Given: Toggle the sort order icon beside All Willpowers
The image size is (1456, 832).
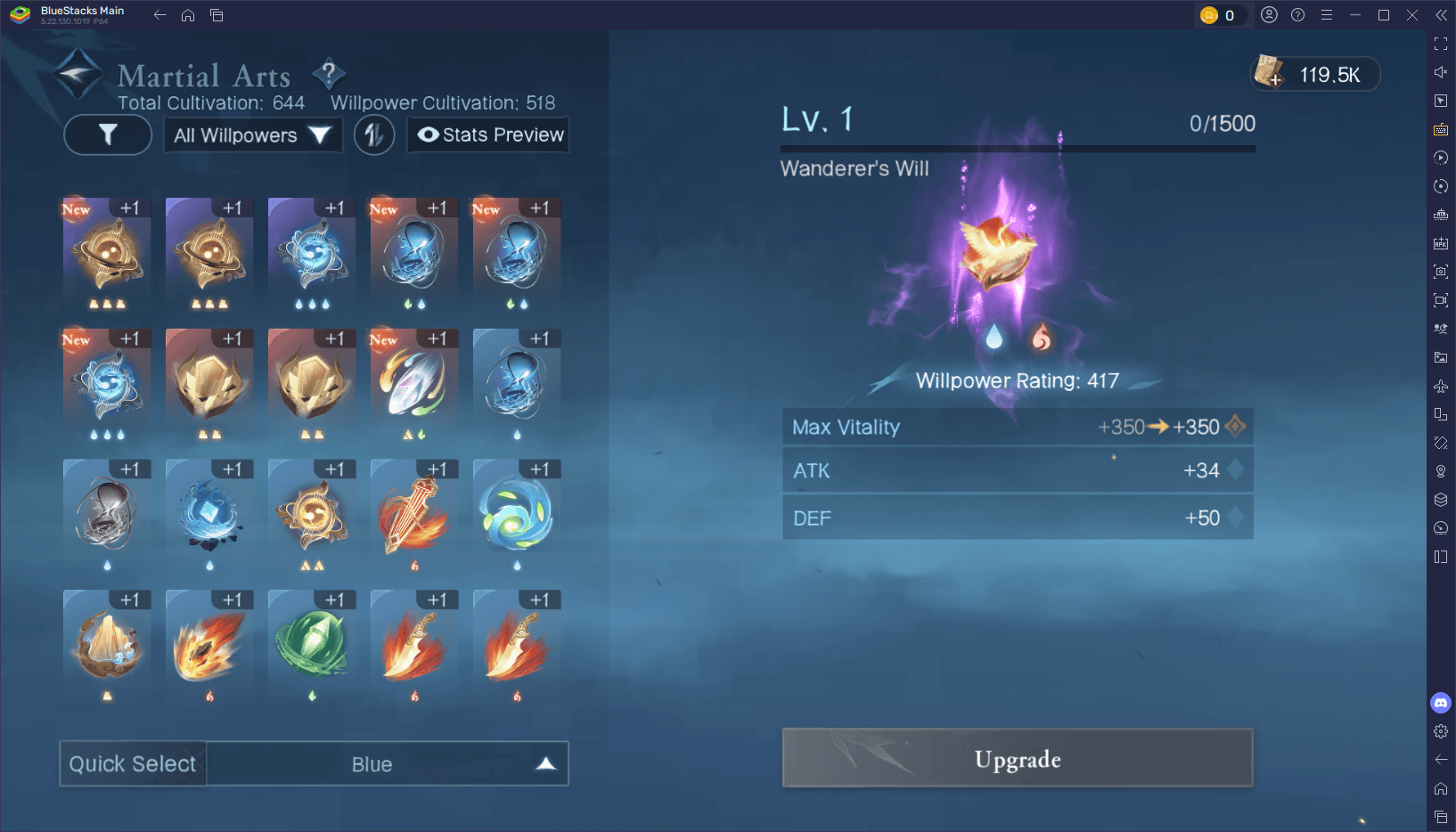Looking at the screenshot, I should tap(374, 135).
